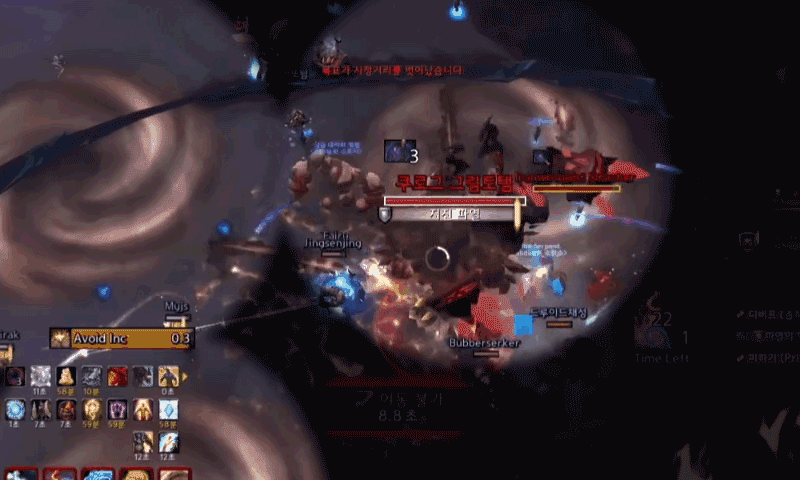Click the ice crystal buff icon
The width and height of the screenshot is (800, 480).
[169, 409]
